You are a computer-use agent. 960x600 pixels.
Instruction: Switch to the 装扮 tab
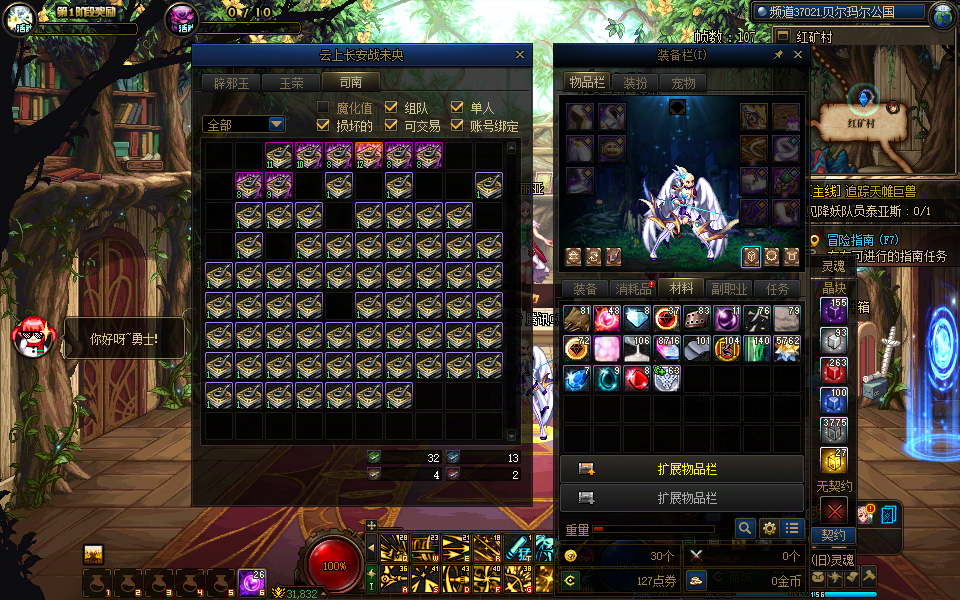pos(635,83)
